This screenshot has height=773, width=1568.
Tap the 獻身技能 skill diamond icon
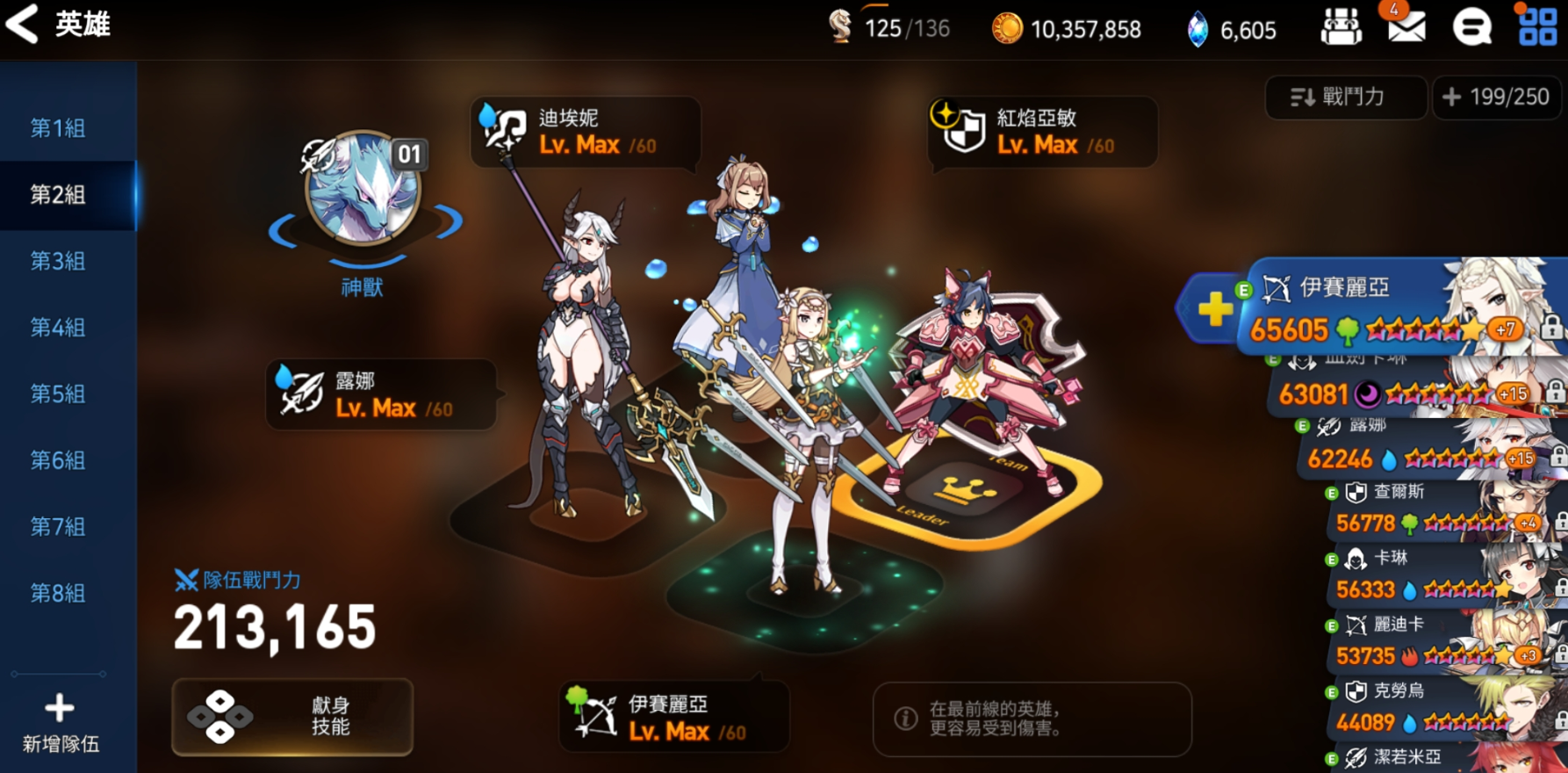(222, 718)
